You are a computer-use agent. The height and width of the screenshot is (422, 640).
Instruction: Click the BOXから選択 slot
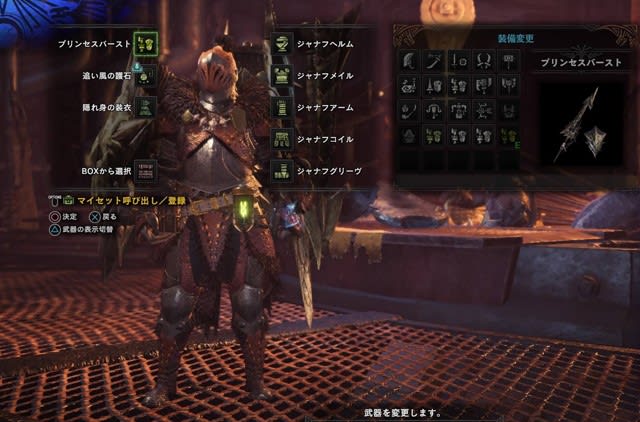(x=145, y=171)
